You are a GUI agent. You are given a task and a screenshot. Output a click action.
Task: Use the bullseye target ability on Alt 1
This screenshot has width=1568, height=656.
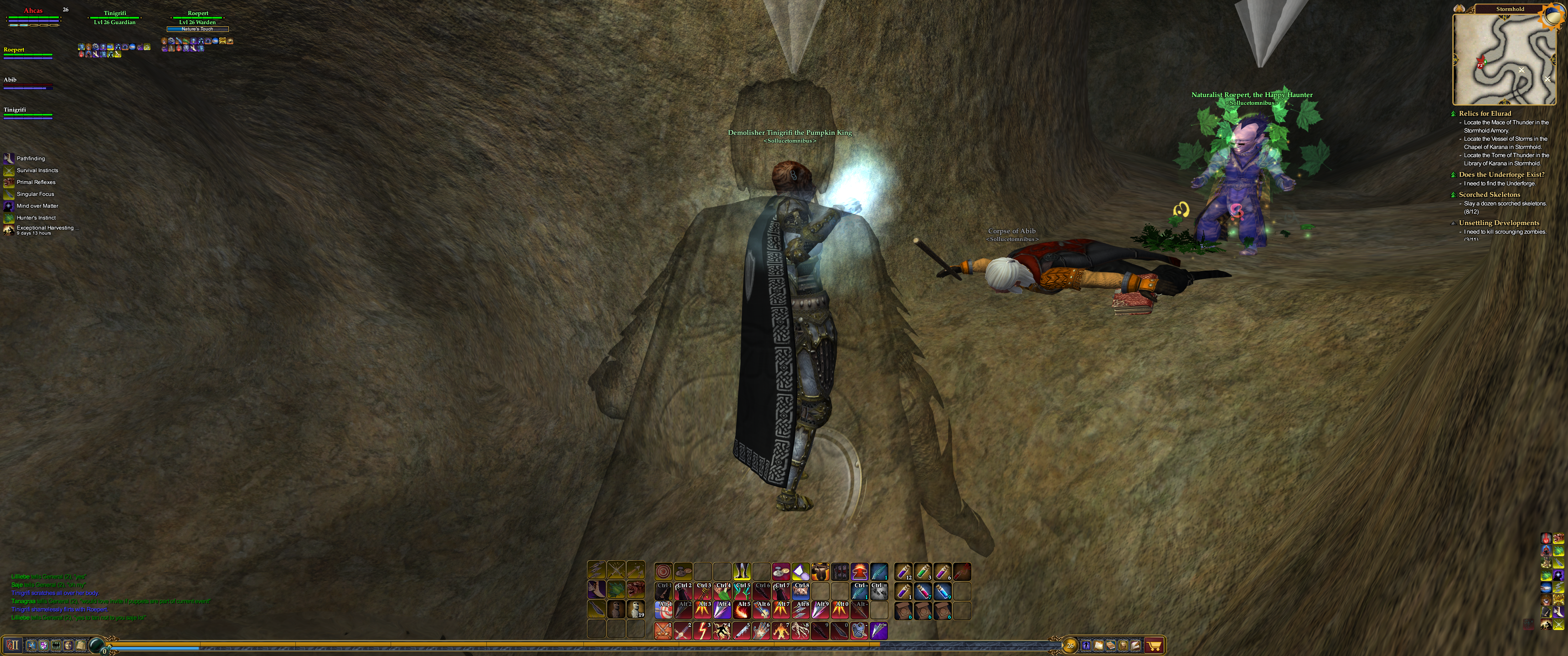(x=663, y=610)
